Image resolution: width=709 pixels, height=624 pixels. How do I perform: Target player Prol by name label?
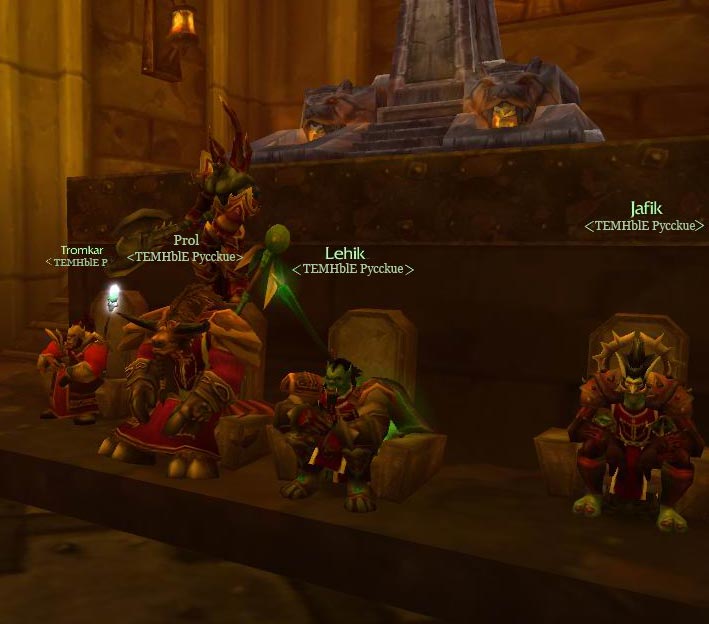coord(186,241)
